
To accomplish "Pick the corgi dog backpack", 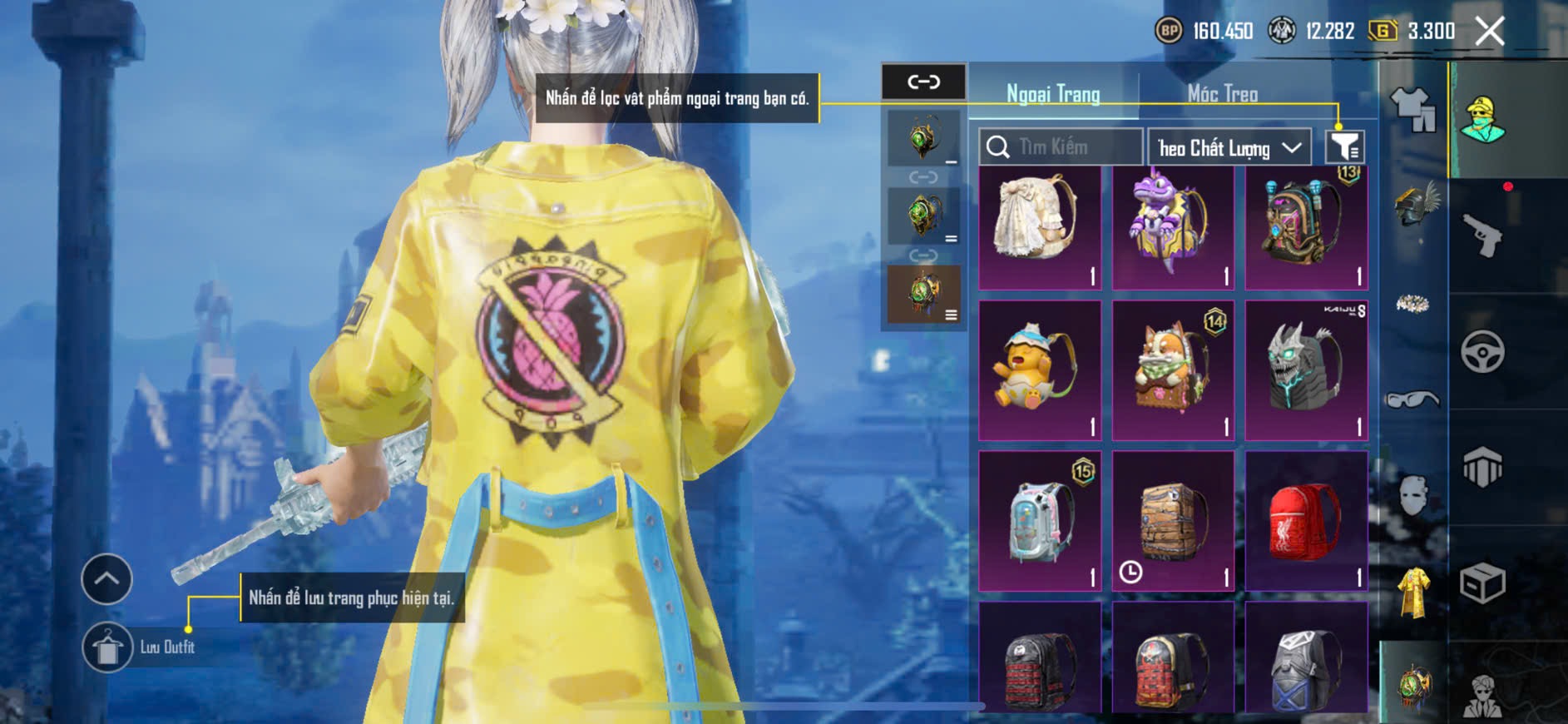I will (x=1172, y=370).
